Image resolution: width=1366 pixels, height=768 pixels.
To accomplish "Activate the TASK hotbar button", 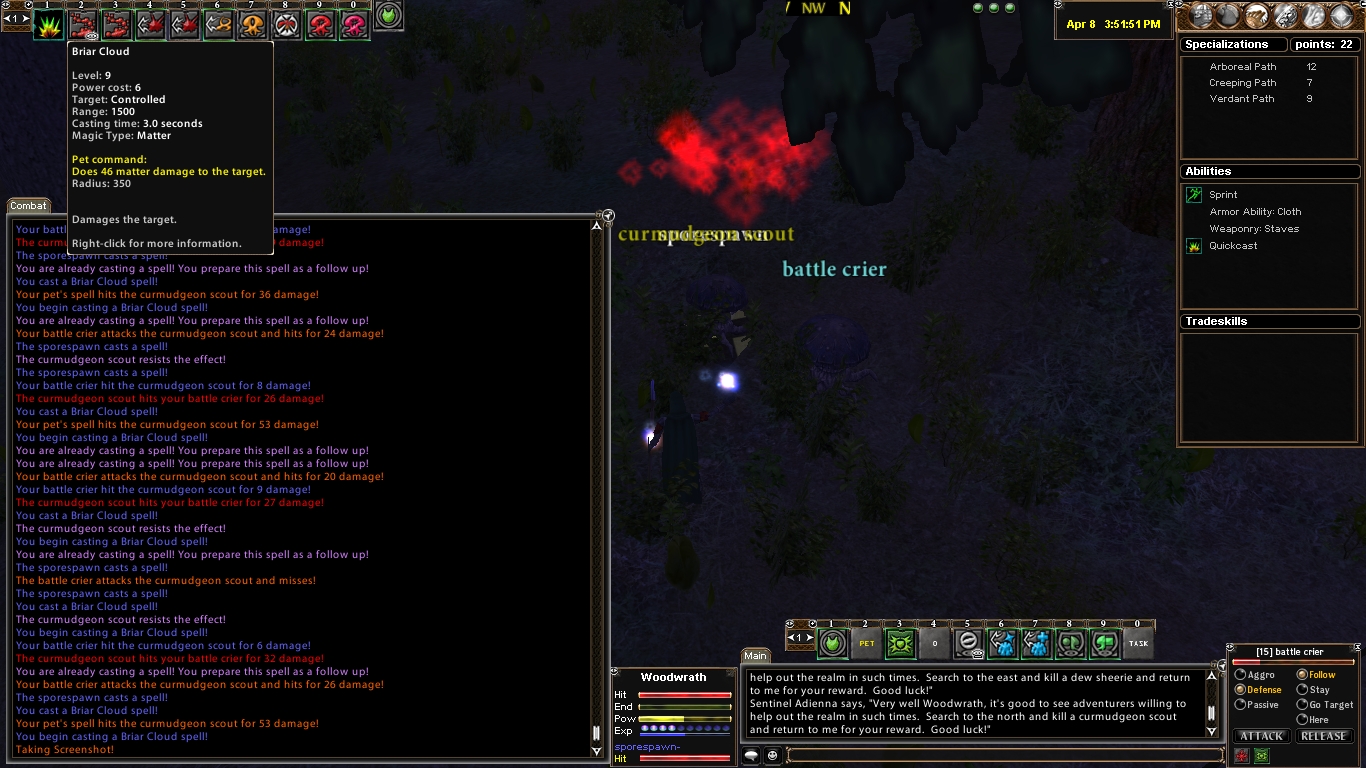I will [1138, 644].
